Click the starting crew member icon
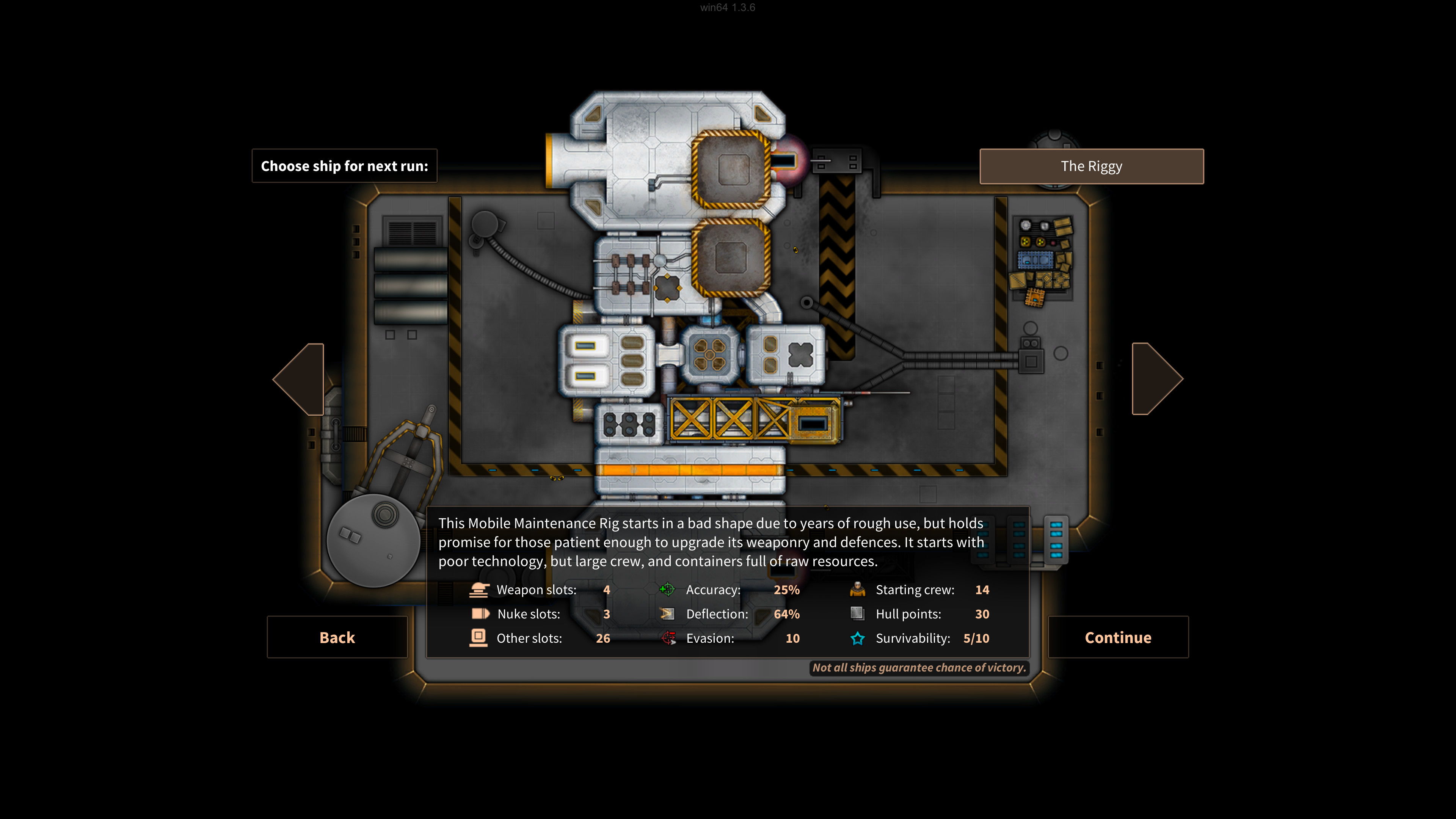Image resolution: width=1456 pixels, height=819 pixels. click(x=857, y=590)
